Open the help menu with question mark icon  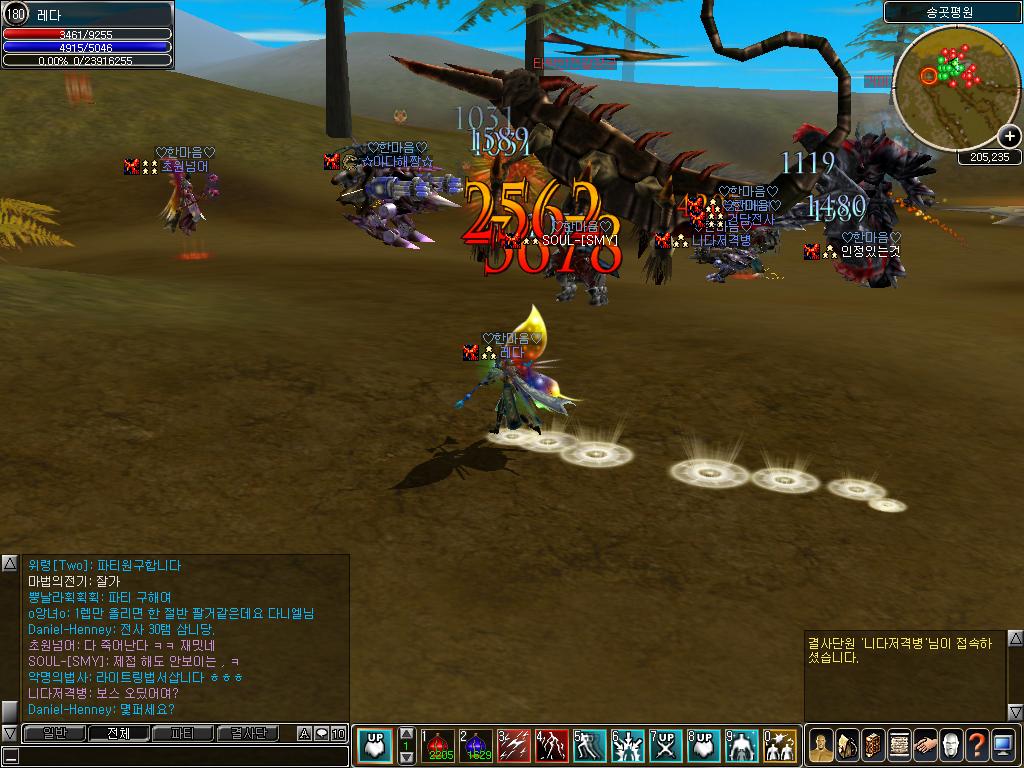tap(976, 744)
